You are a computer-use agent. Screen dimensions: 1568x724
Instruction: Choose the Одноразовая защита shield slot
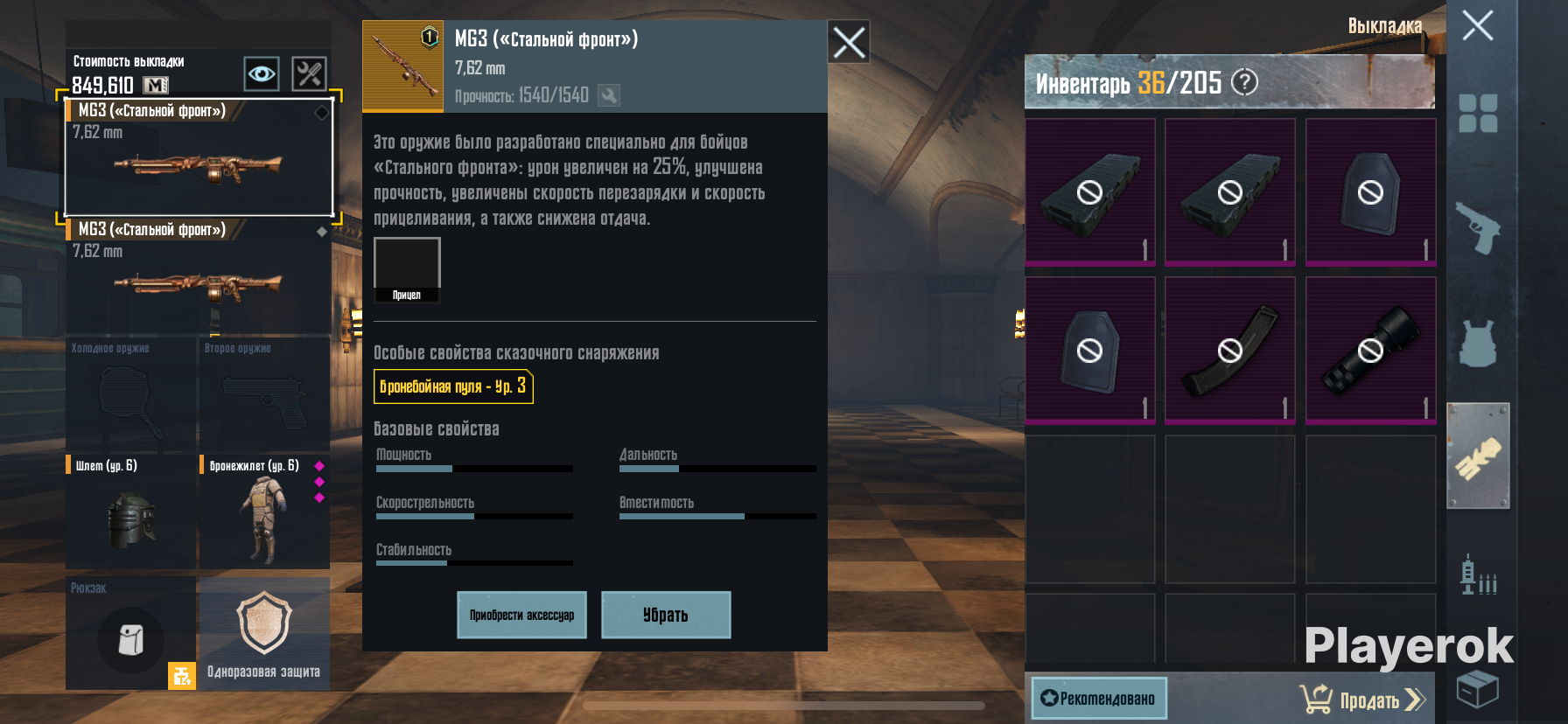pyautogui.click(x=263, y=633)
